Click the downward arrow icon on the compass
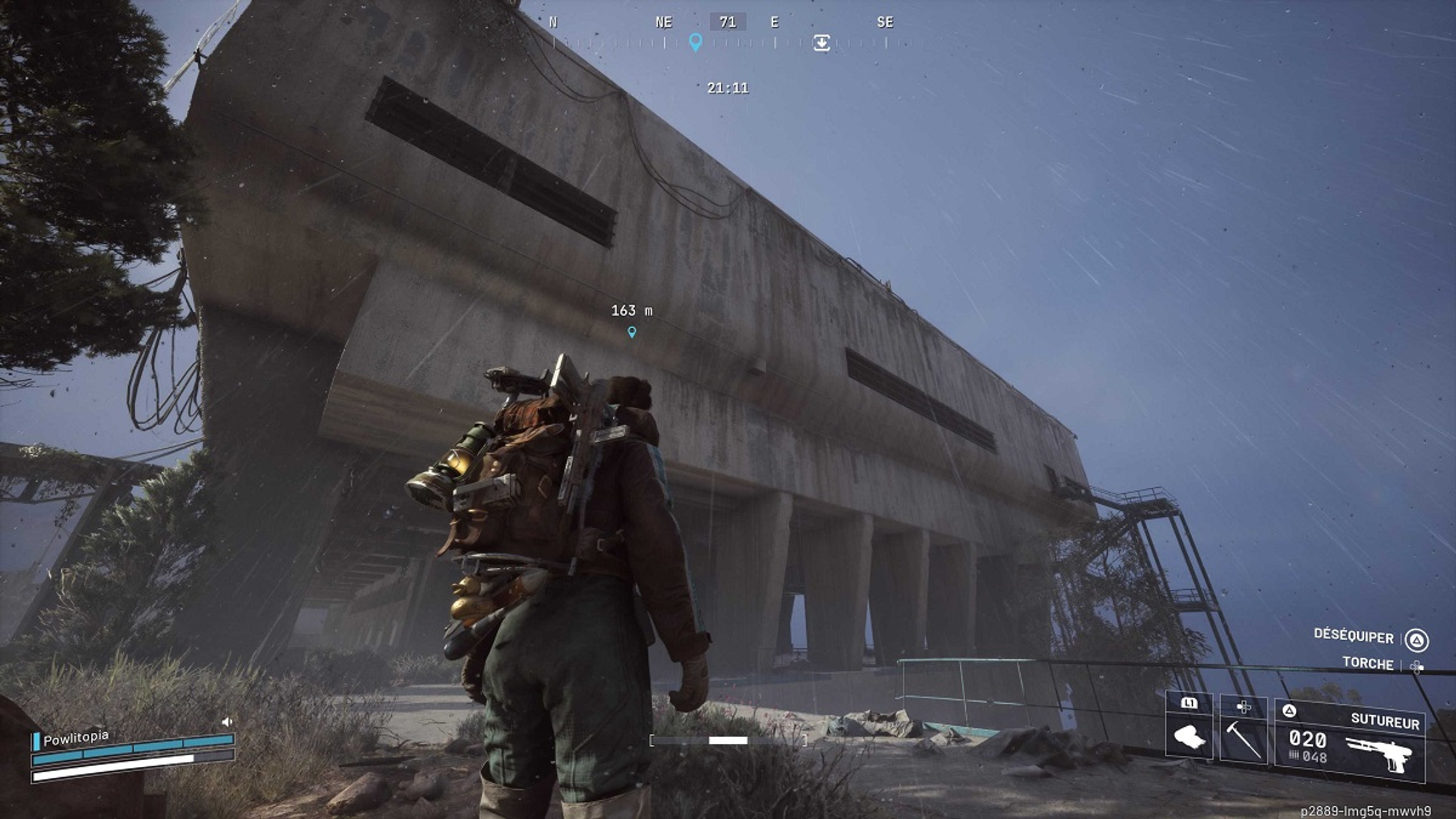1456x819 pixels. [x=822, y=44]
